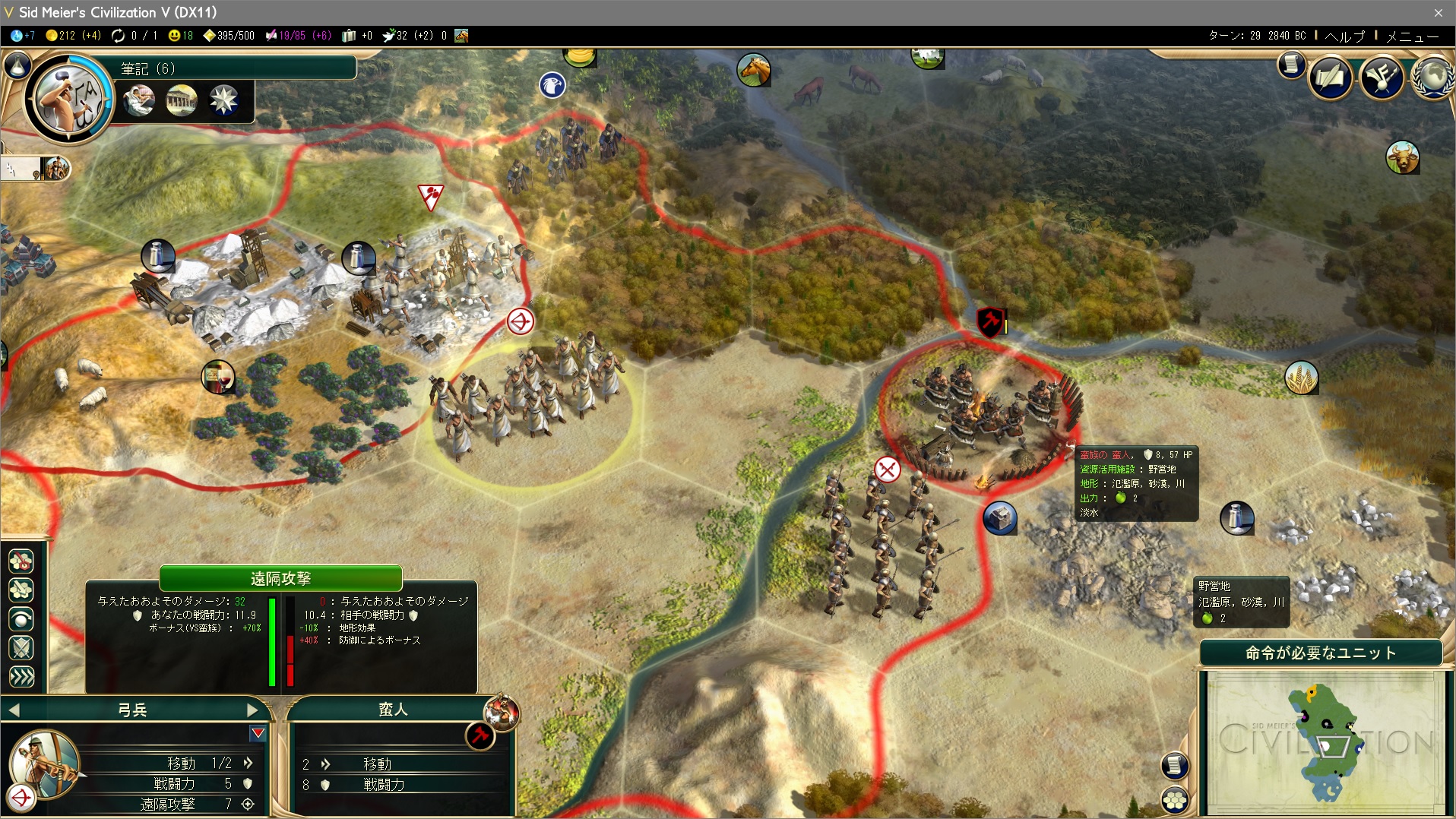Open the diplomacy globe button
Image resolution: width=1456 pixels, height=819 pixels.
[x=1435, y=77]
